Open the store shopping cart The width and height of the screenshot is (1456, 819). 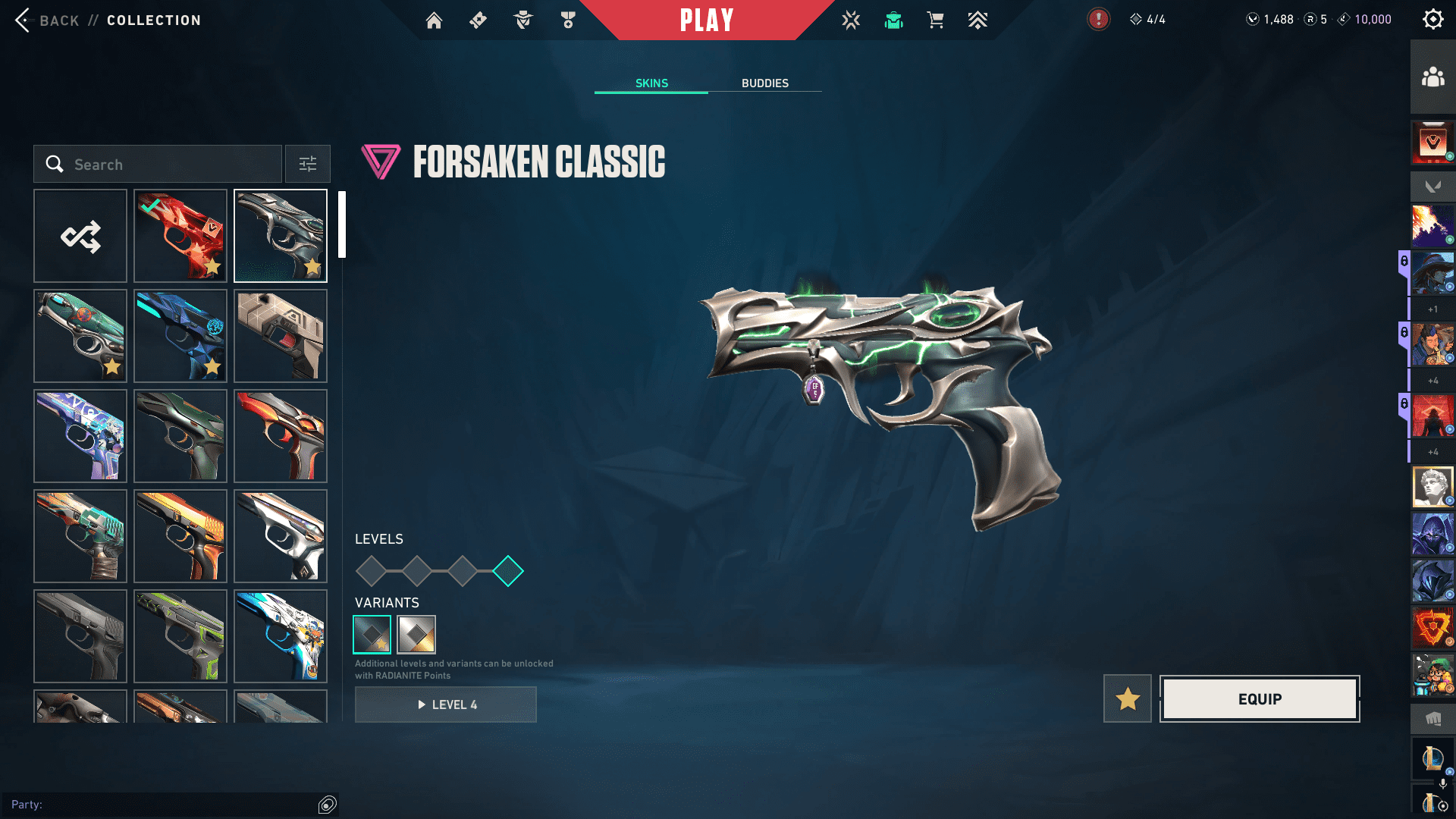click(936, 20)
